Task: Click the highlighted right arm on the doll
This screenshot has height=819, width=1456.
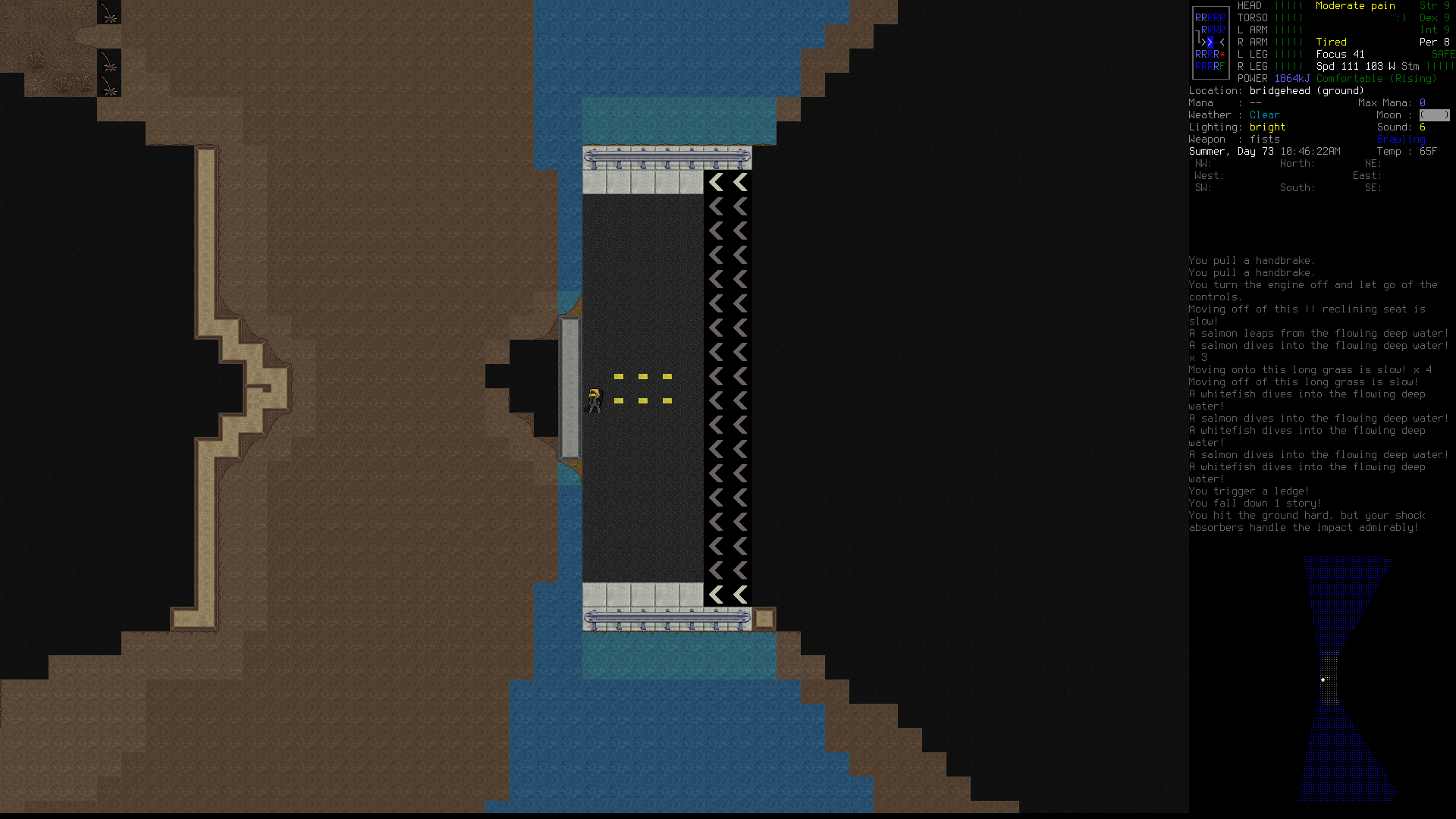Action: click(x=1210, y=42)
